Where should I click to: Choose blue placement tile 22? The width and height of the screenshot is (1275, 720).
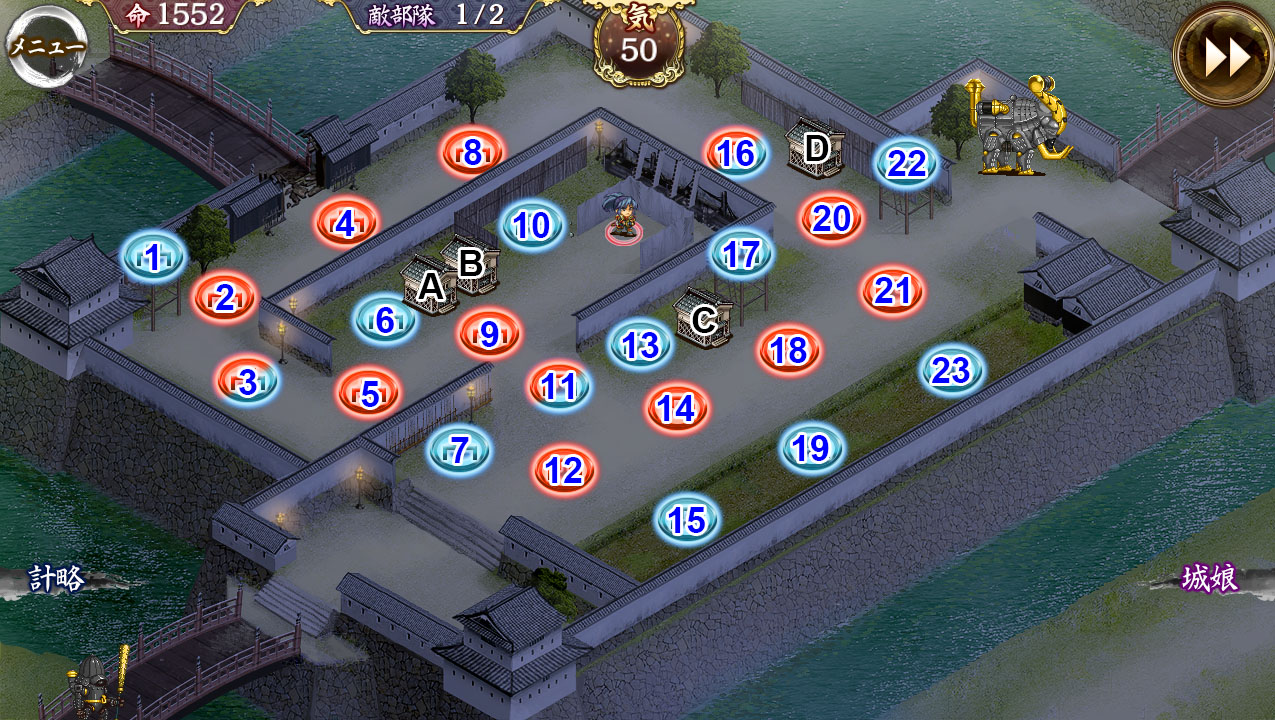coord(907,163)
